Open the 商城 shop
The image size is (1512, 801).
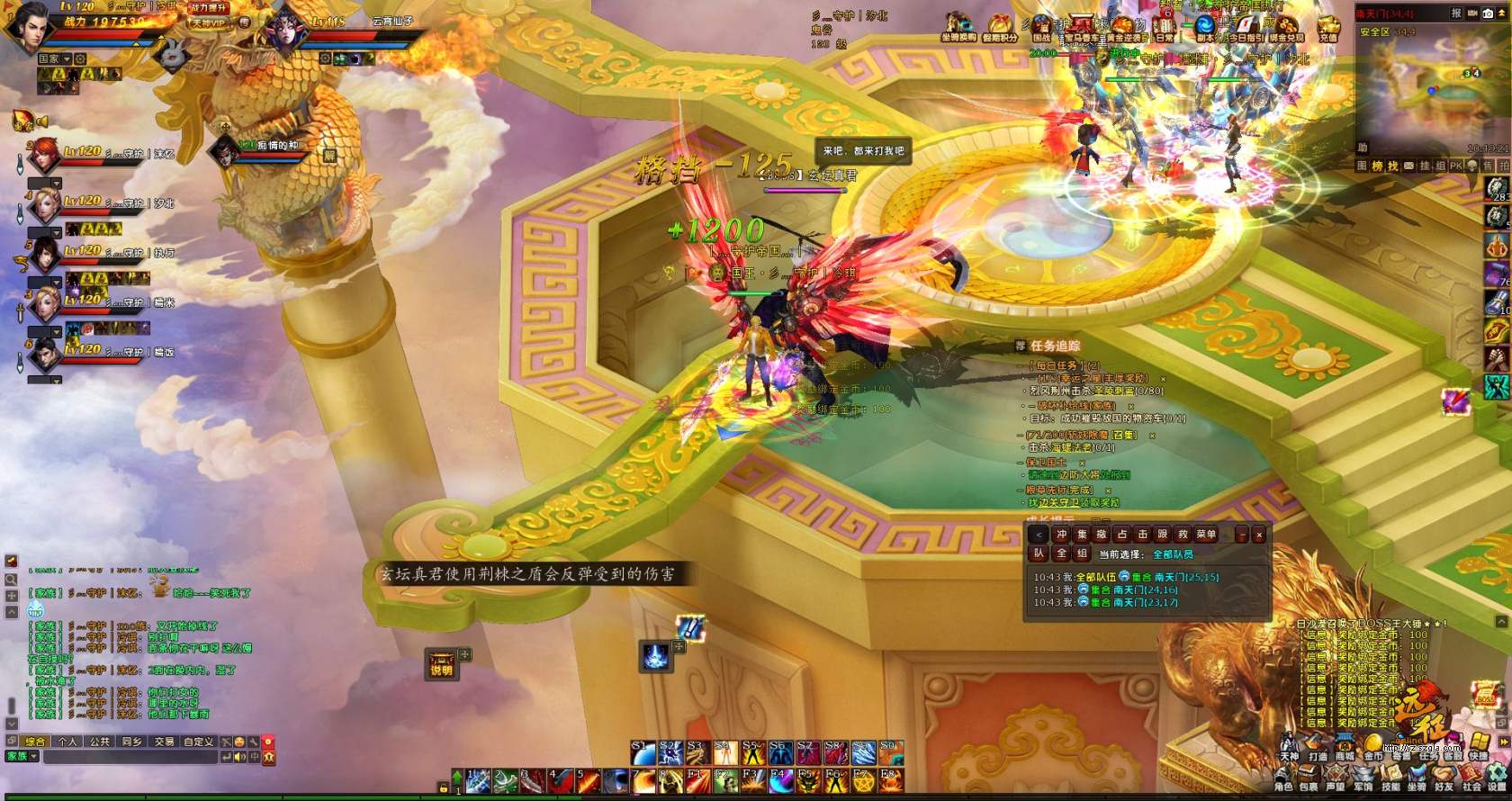pyautogui.click(x=1345, y=749)
